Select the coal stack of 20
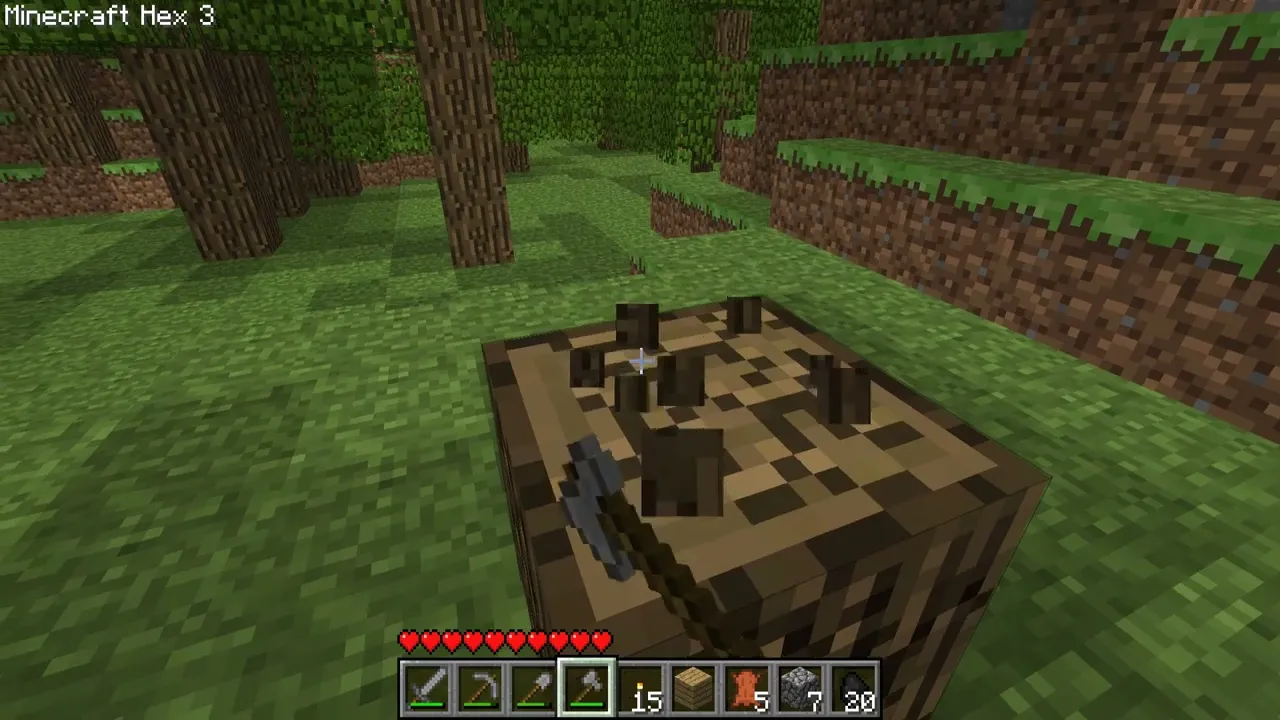1280x720 pixels. click(854, 688)
